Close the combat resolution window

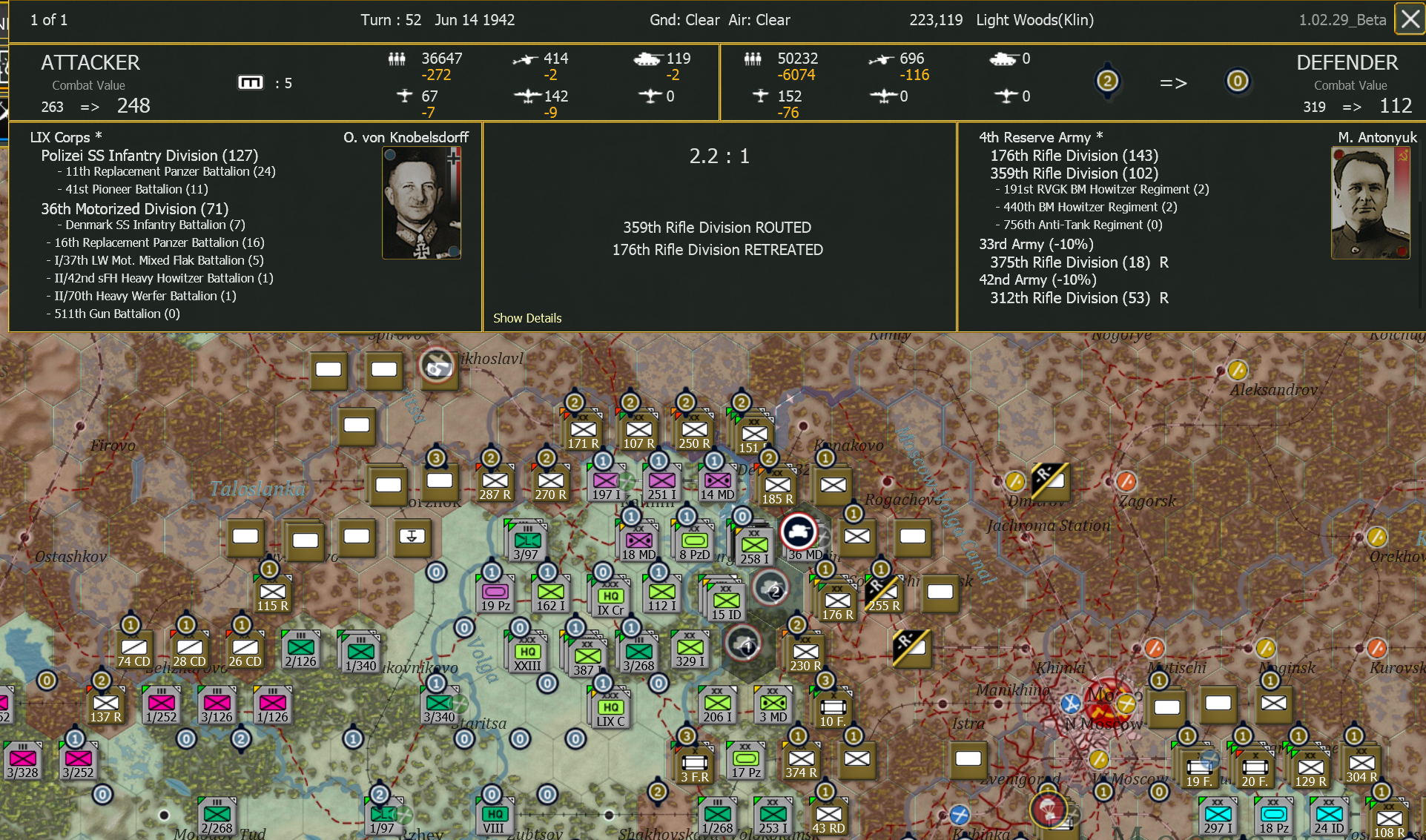[1408, 19]
